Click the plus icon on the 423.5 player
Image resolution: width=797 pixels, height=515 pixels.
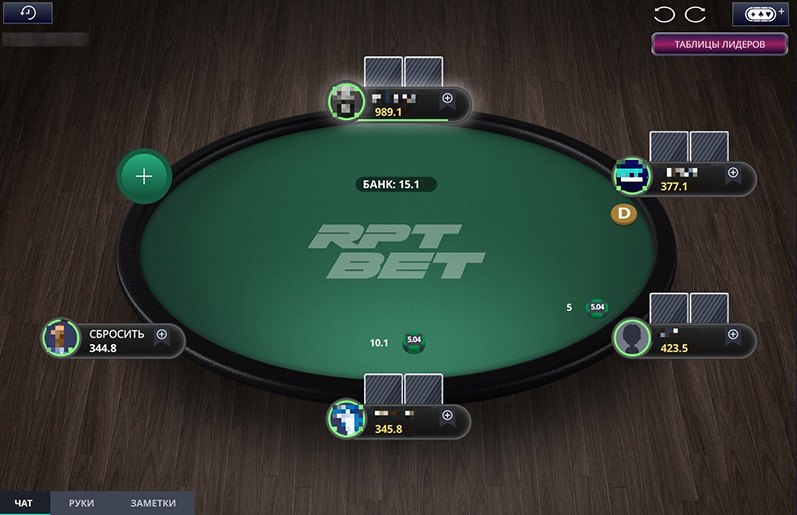[x=733, y=334]
